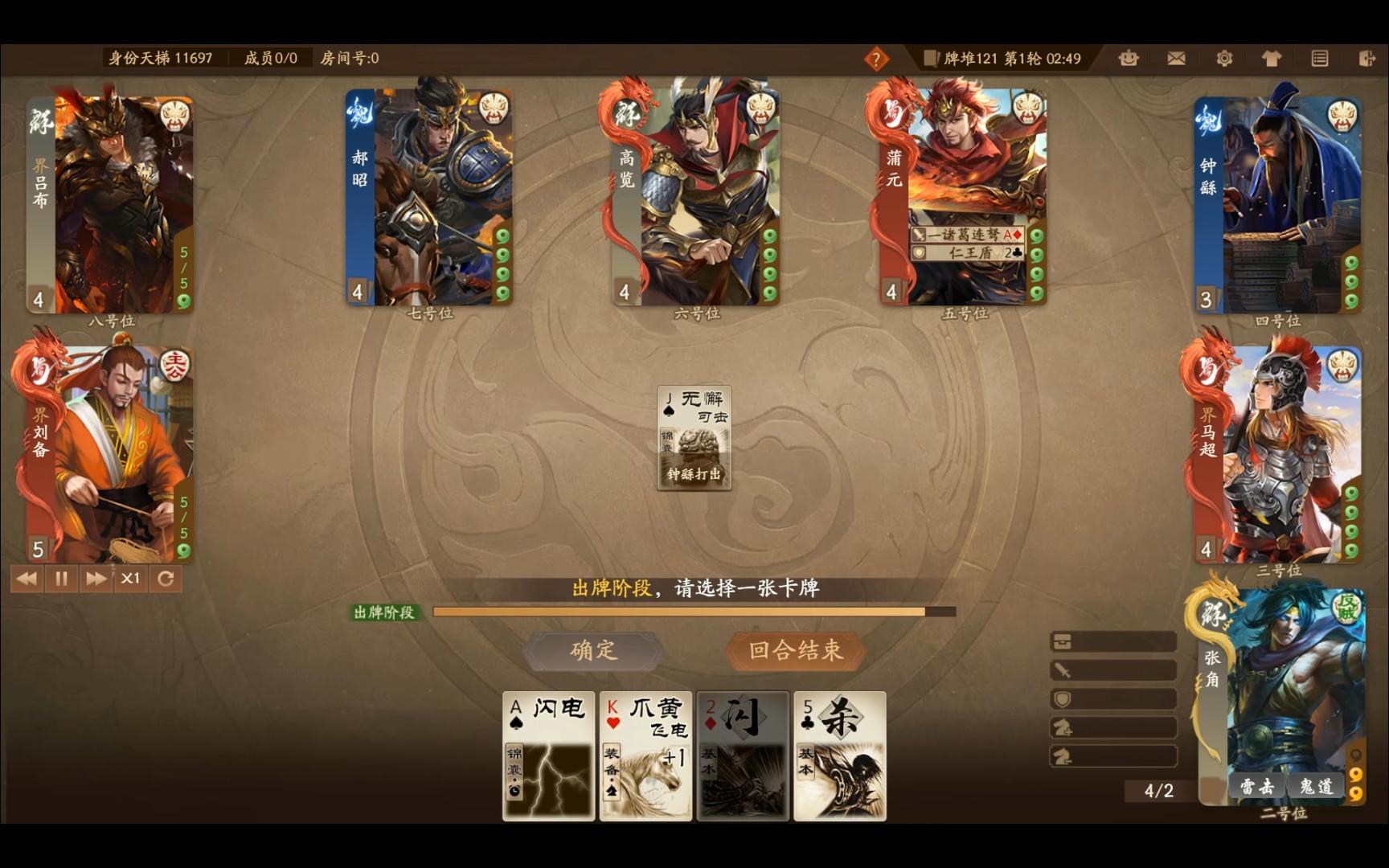
Task: Open game settings via the gear icon
Action: coord(1224,58)
